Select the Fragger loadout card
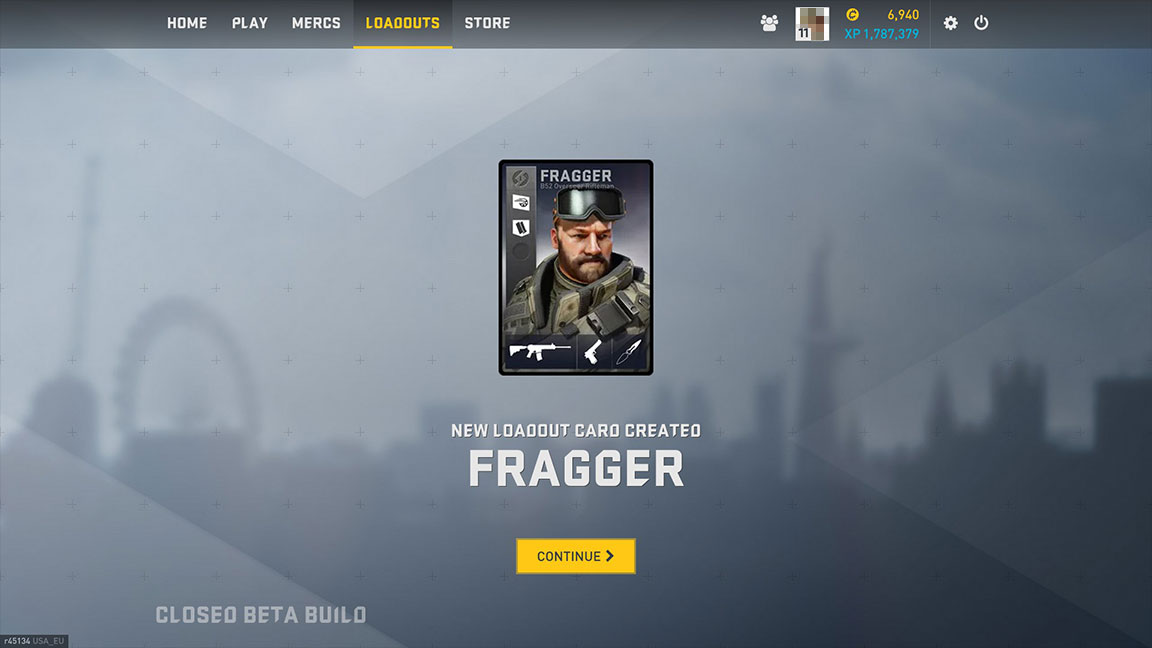This screenshot has width=1152, height=648. [576, 267]
